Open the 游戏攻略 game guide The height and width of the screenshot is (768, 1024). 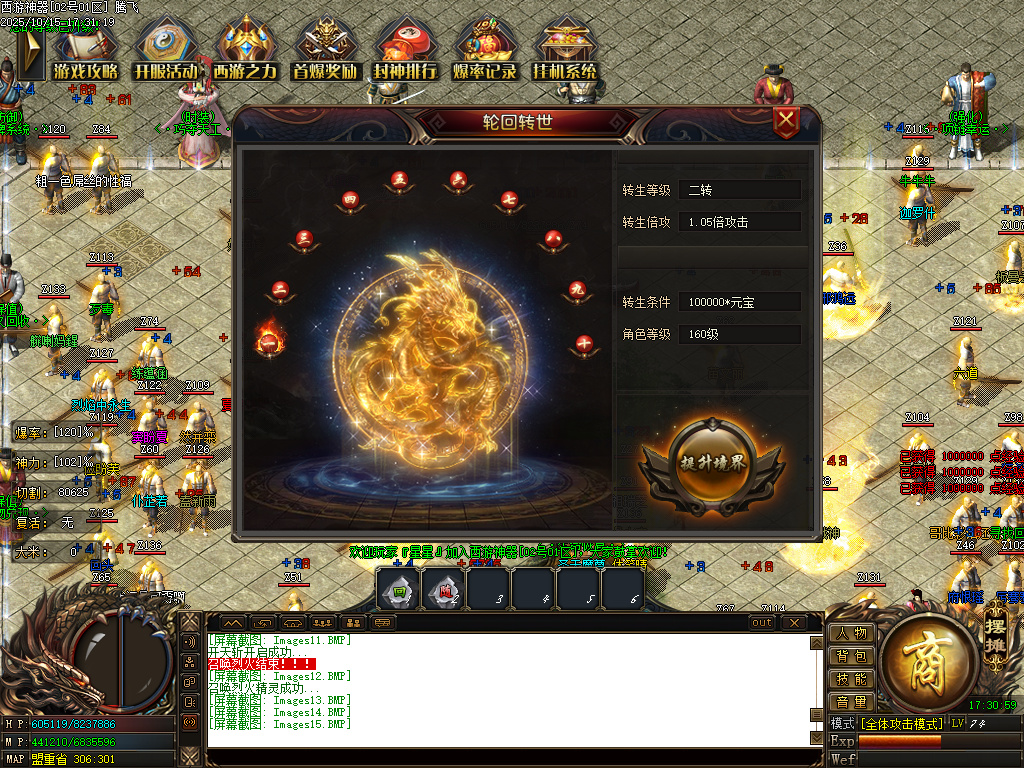[86, 51]
